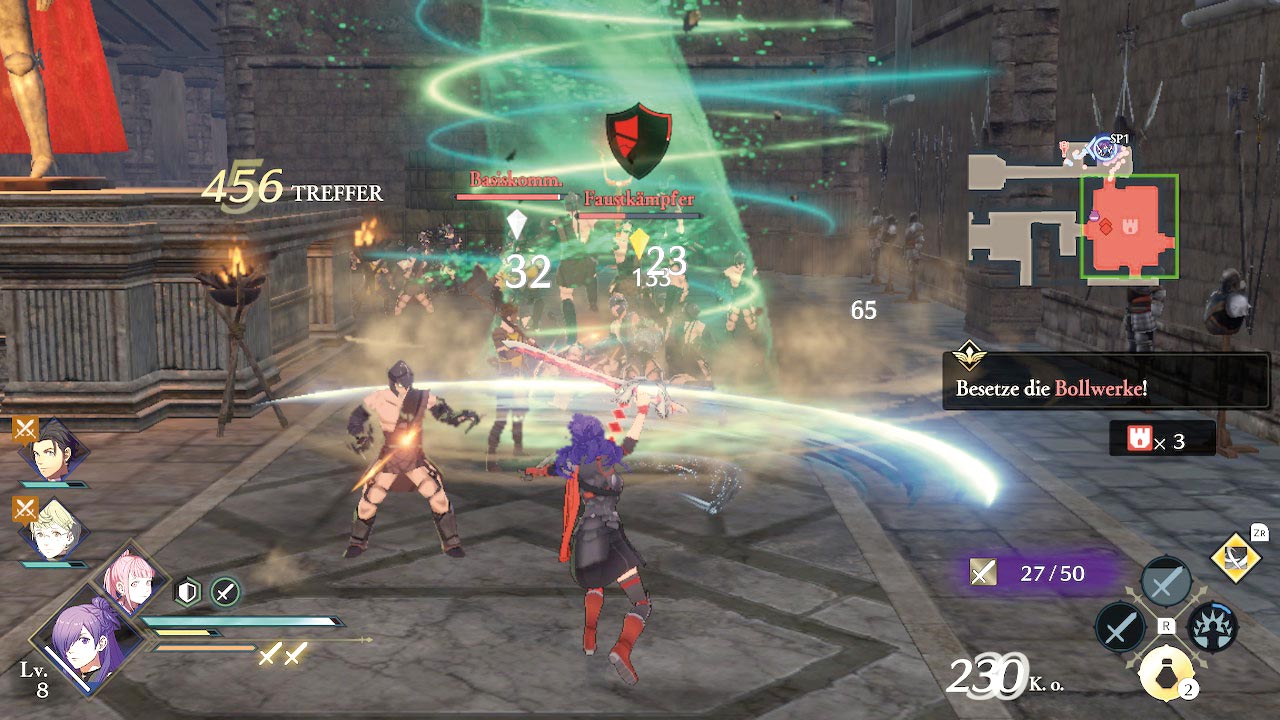Image resolution: width=1280 pixels, height=720 pixels.
Task: Choose the pink-haired adjutant portrait
Action: pos(129,581)
